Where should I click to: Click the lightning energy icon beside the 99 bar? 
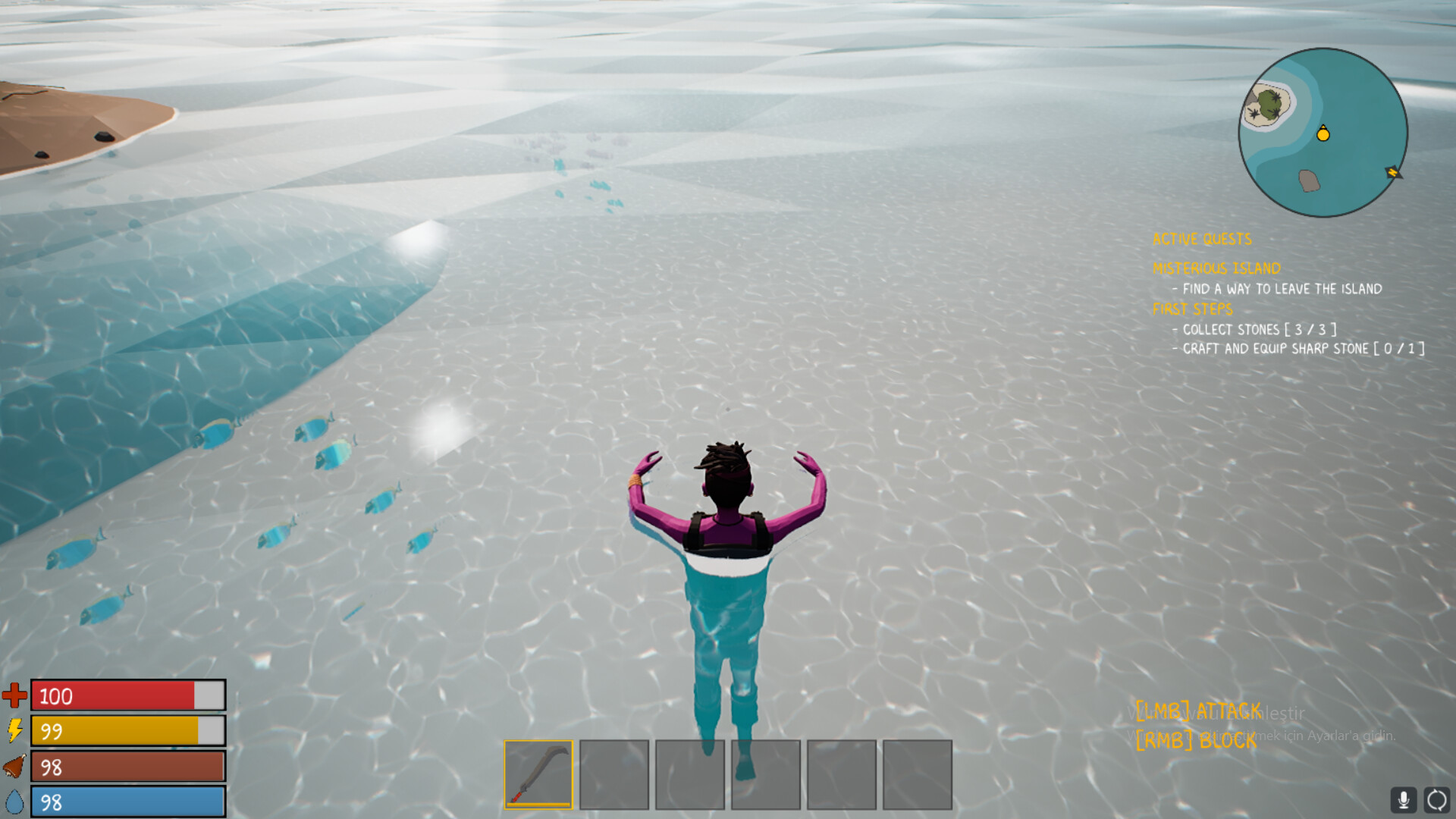[15, 730]
